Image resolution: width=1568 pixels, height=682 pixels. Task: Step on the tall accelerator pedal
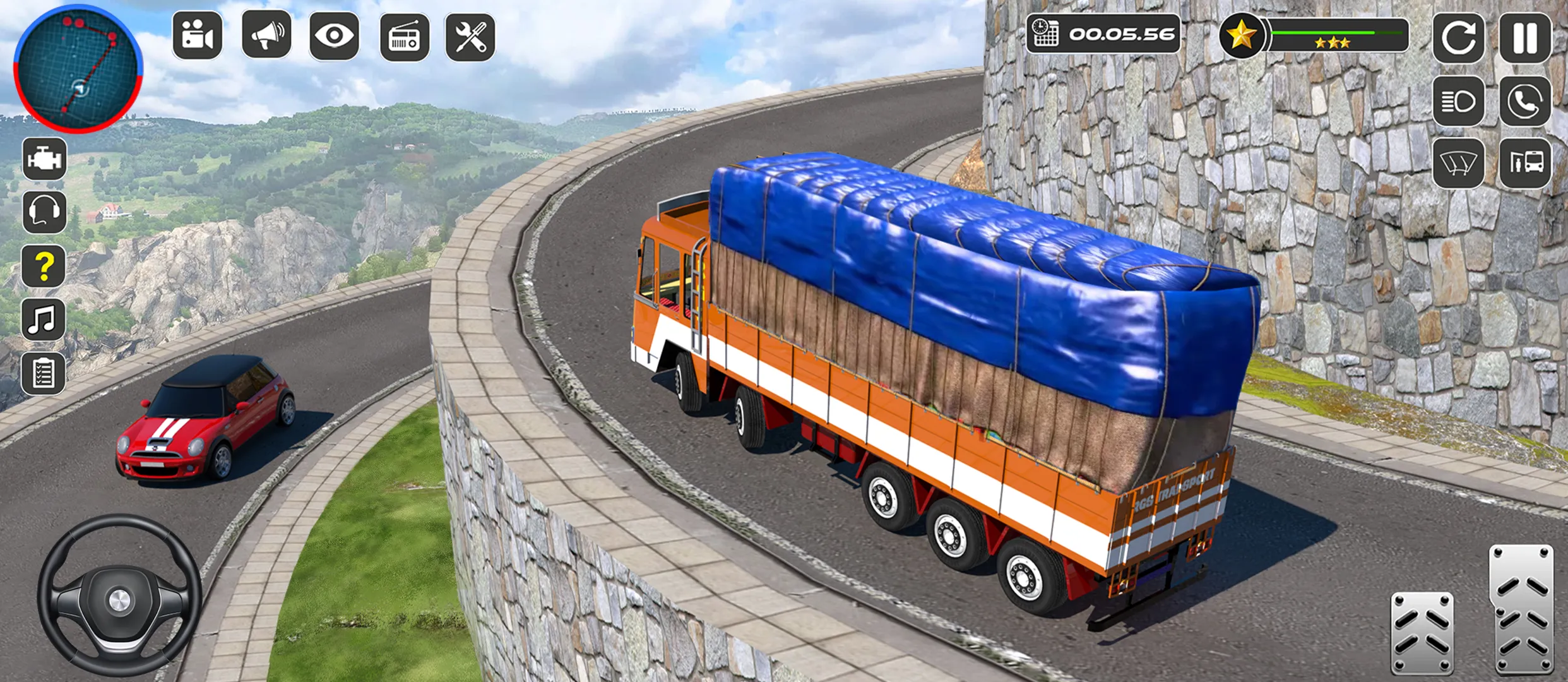[x=1521, y=609]
